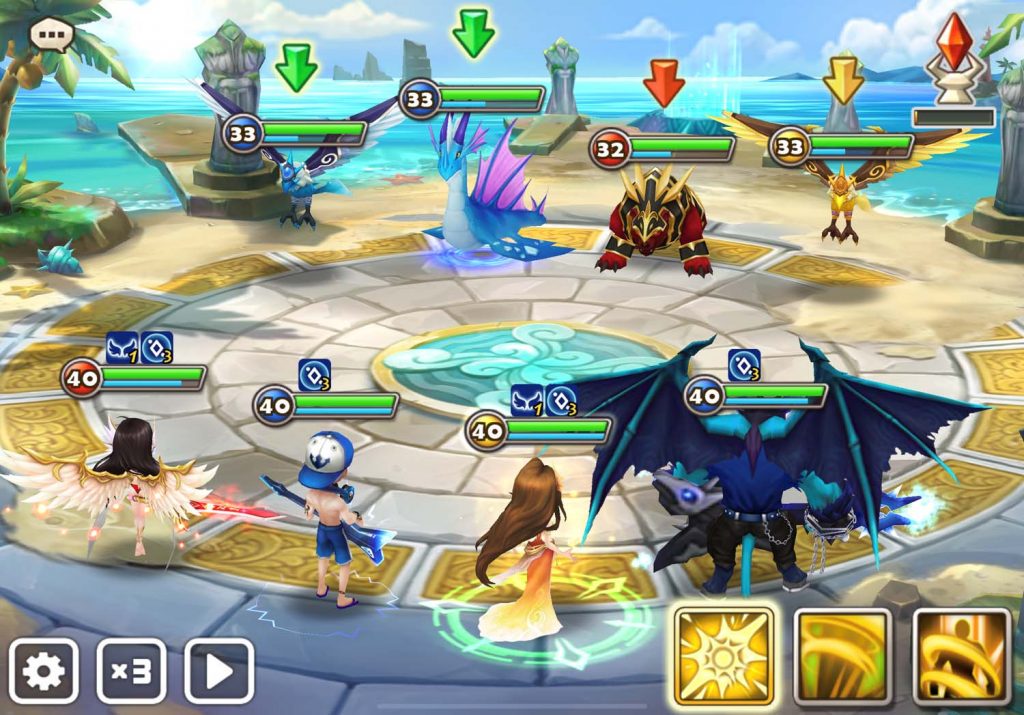Open the battle settings gear menu

tap(44, 670)
